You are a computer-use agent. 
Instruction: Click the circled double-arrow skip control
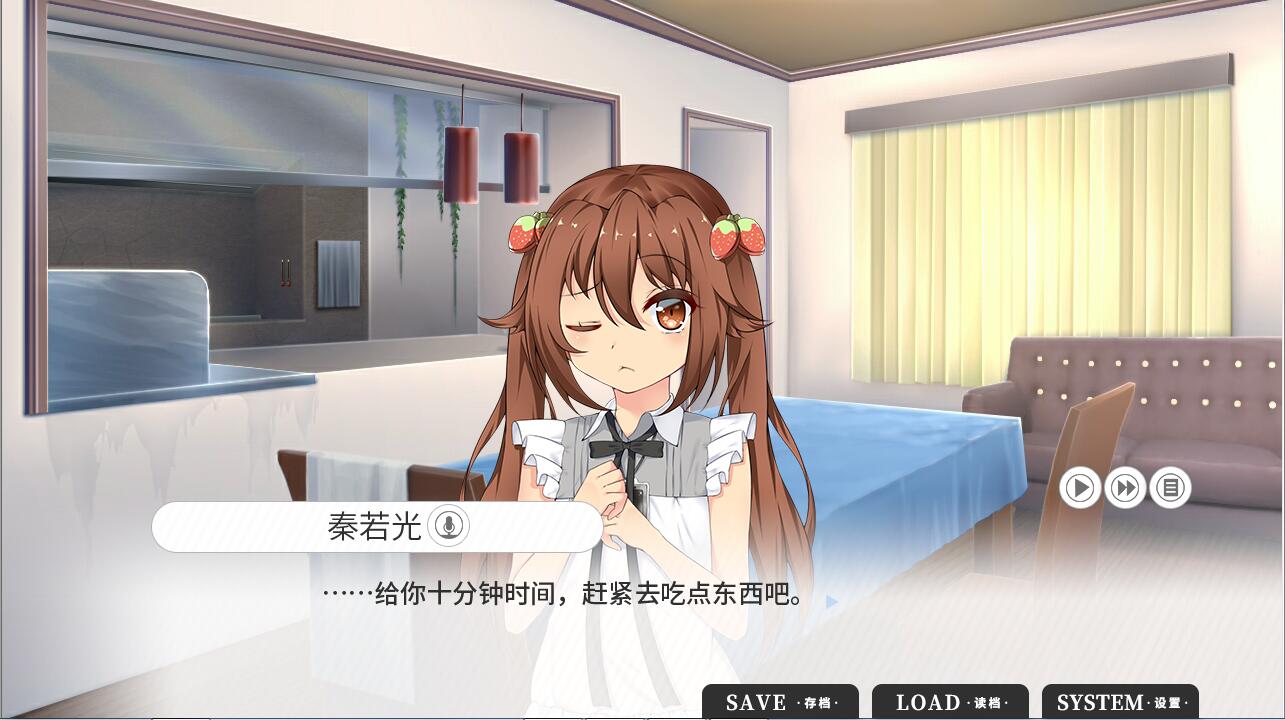click(1124, 488)
